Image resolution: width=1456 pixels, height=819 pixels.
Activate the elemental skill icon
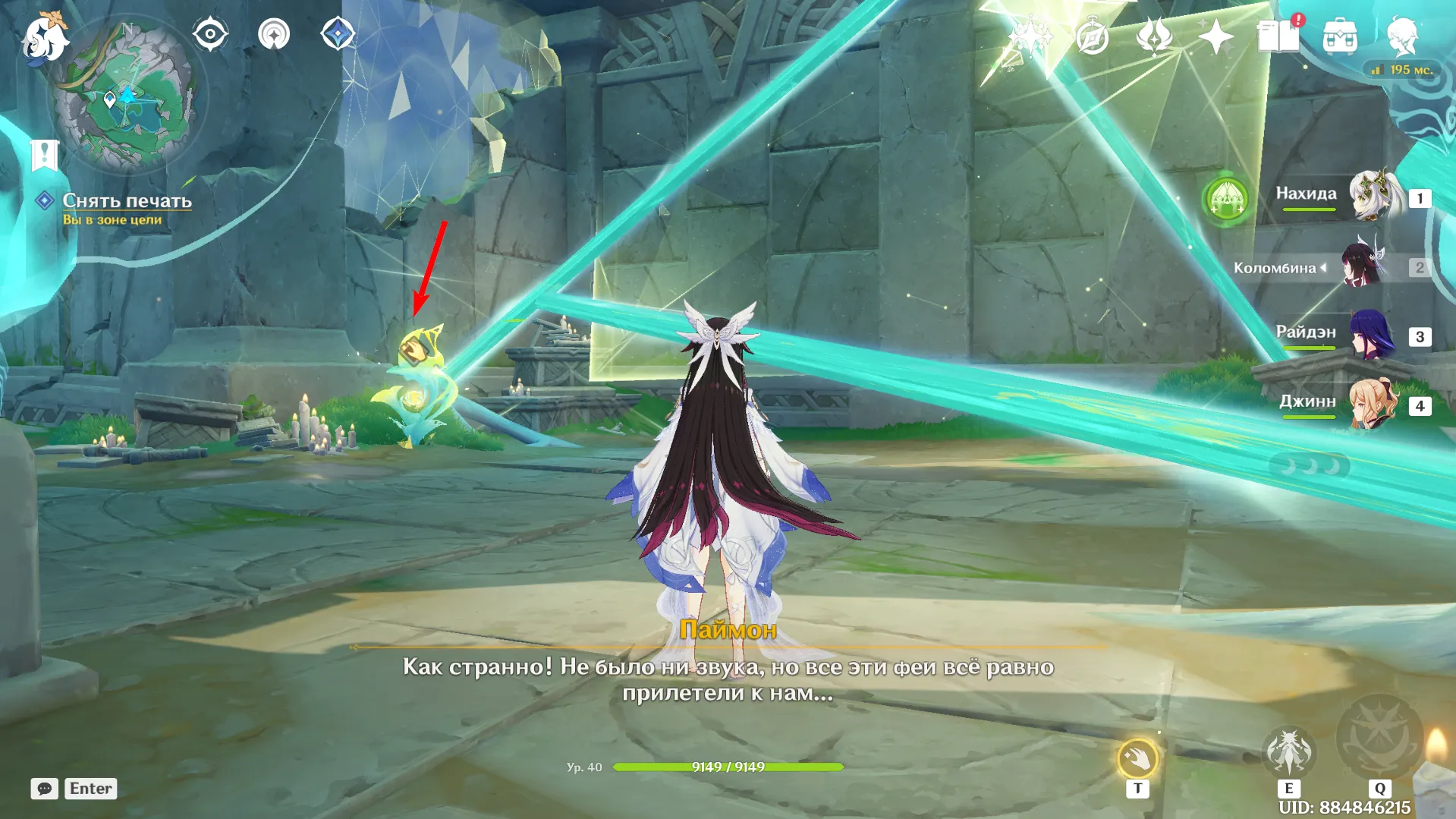[x=1288, y=753]
